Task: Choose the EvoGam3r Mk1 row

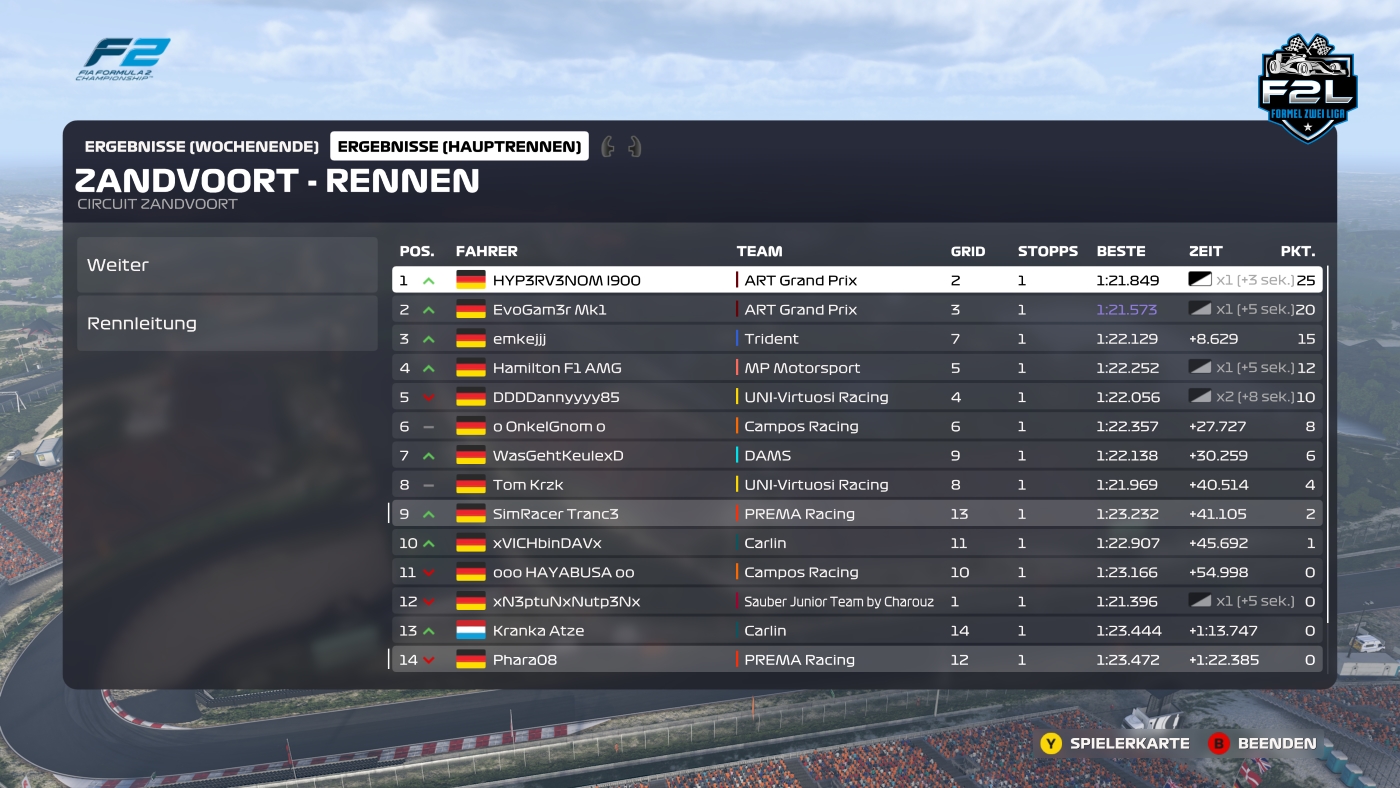Action: pyautogui.click(x=857, y=310)
